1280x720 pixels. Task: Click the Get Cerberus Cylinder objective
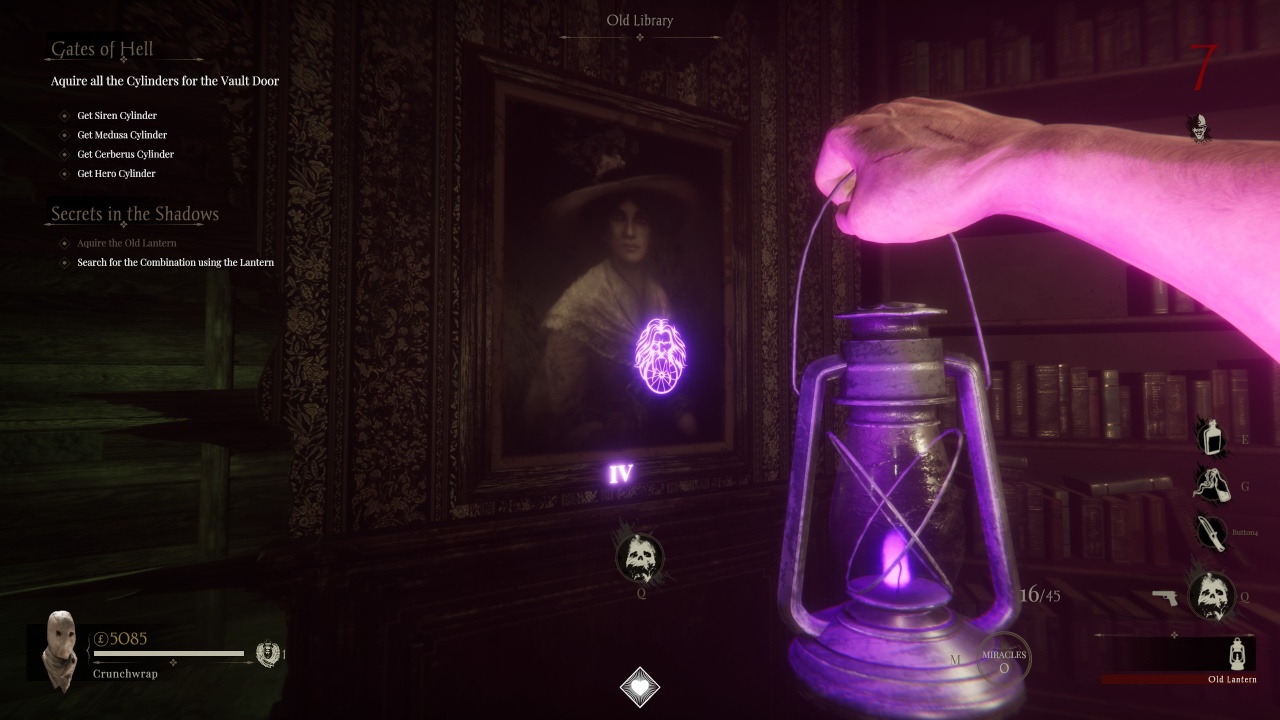point(126,154)
